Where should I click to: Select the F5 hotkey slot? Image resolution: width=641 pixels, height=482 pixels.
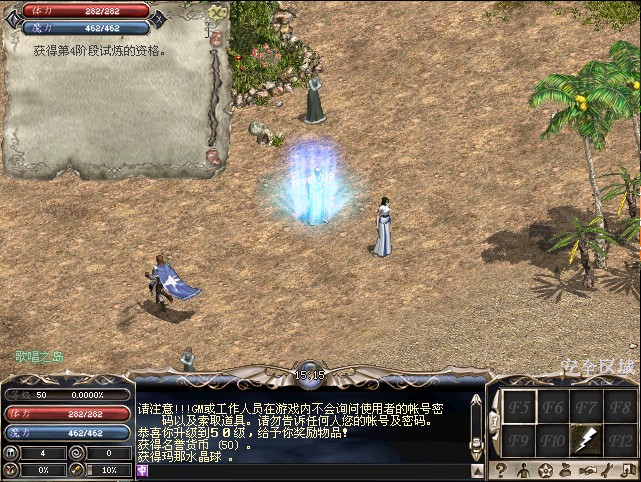pyautogui.click(x=518, y=407)
